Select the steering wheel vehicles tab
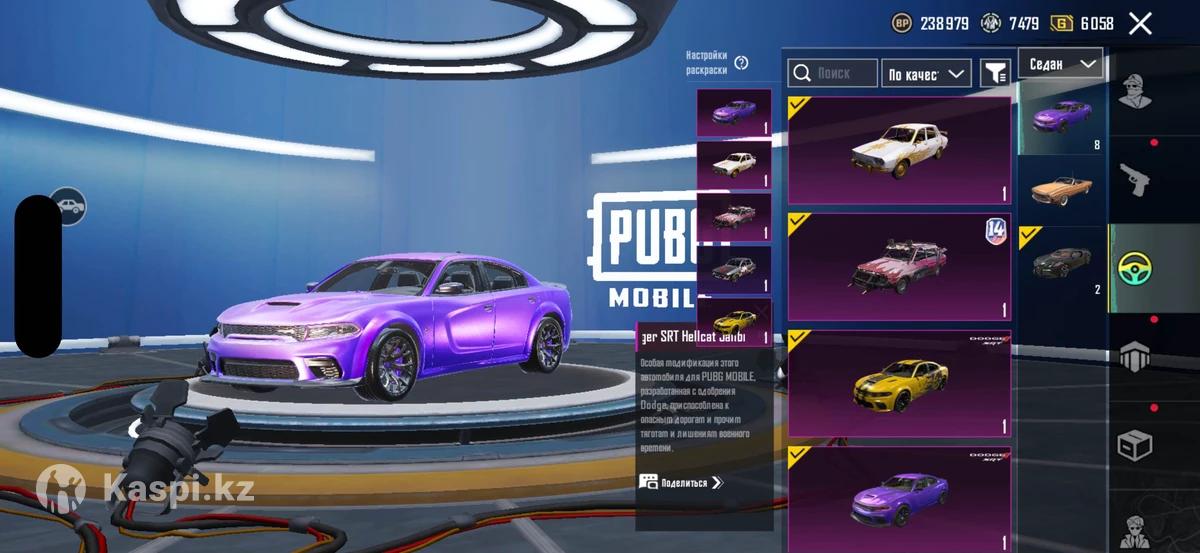Viewport: 1200px width, 553px height. click(1134, 267)
